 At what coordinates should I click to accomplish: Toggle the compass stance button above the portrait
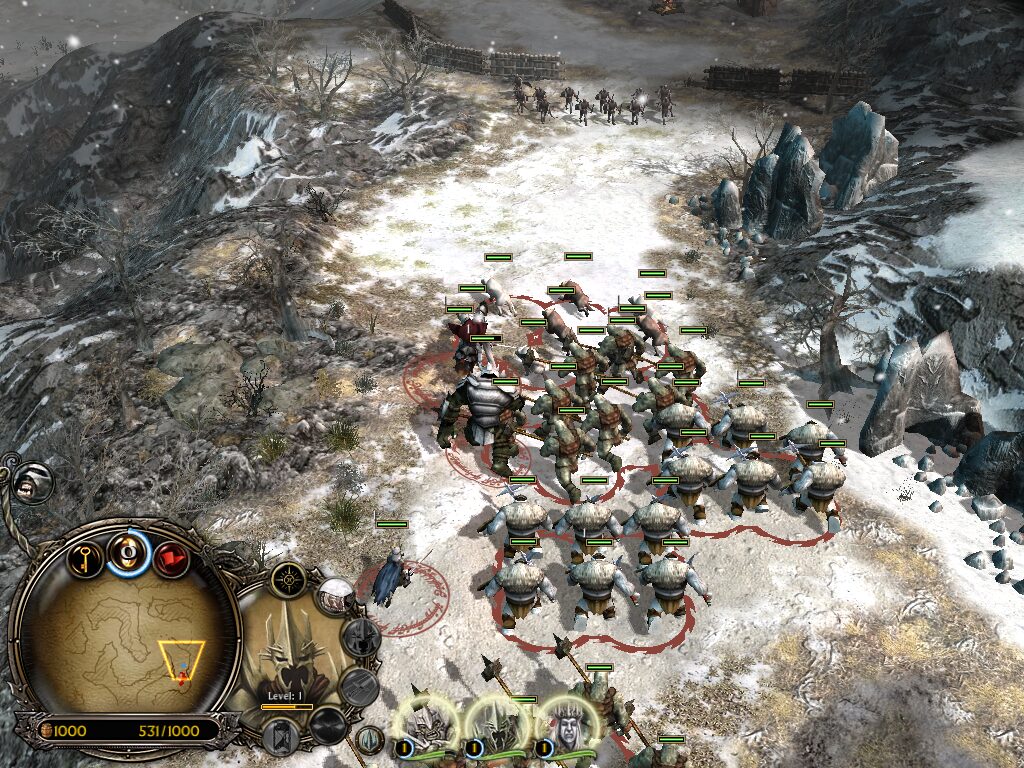pos(290,578)
